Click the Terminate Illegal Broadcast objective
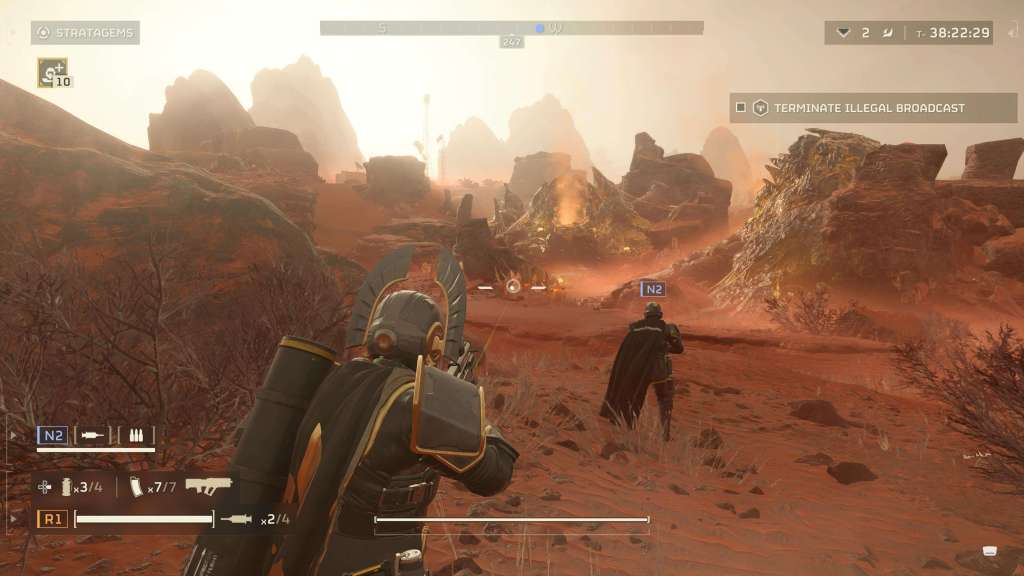1024x576 pixels. (868, 108)
